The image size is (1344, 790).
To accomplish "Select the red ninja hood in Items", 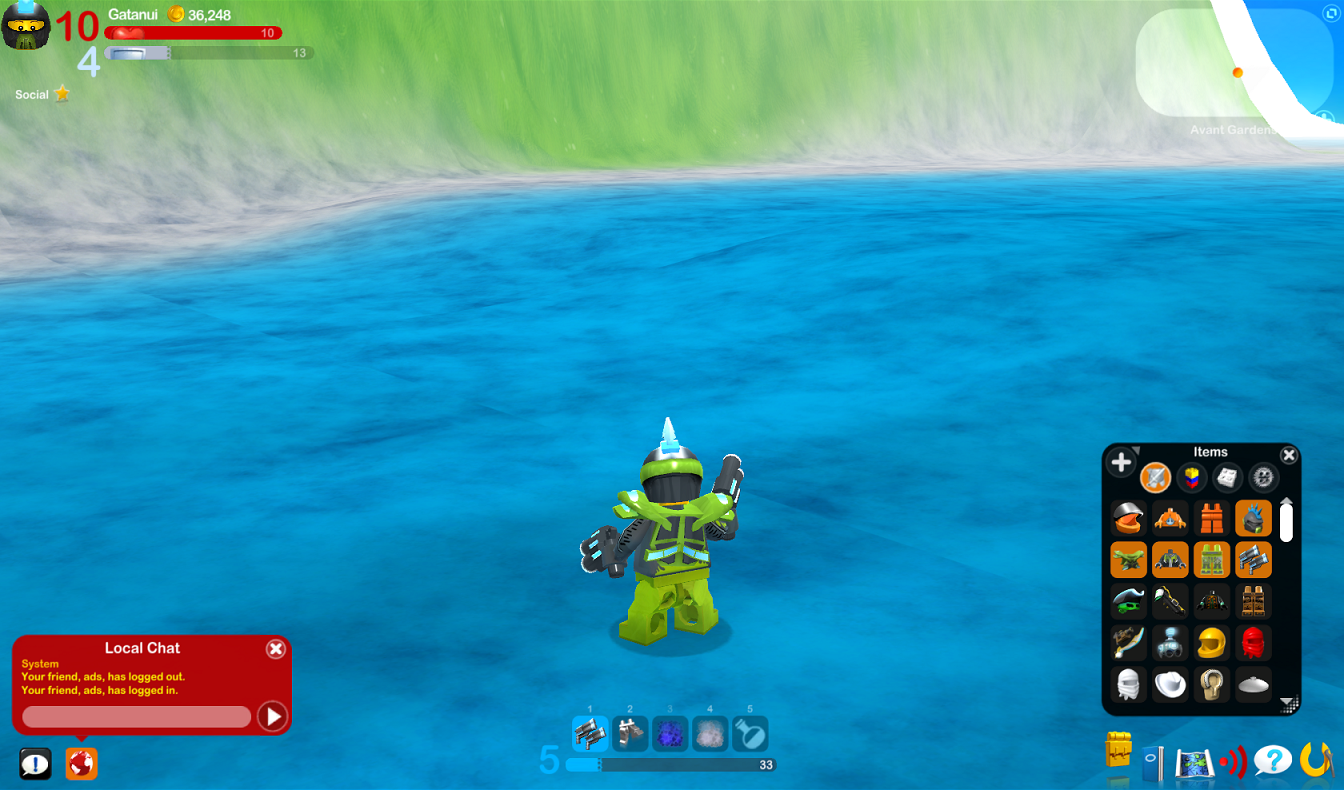I will pos(1253,642).
